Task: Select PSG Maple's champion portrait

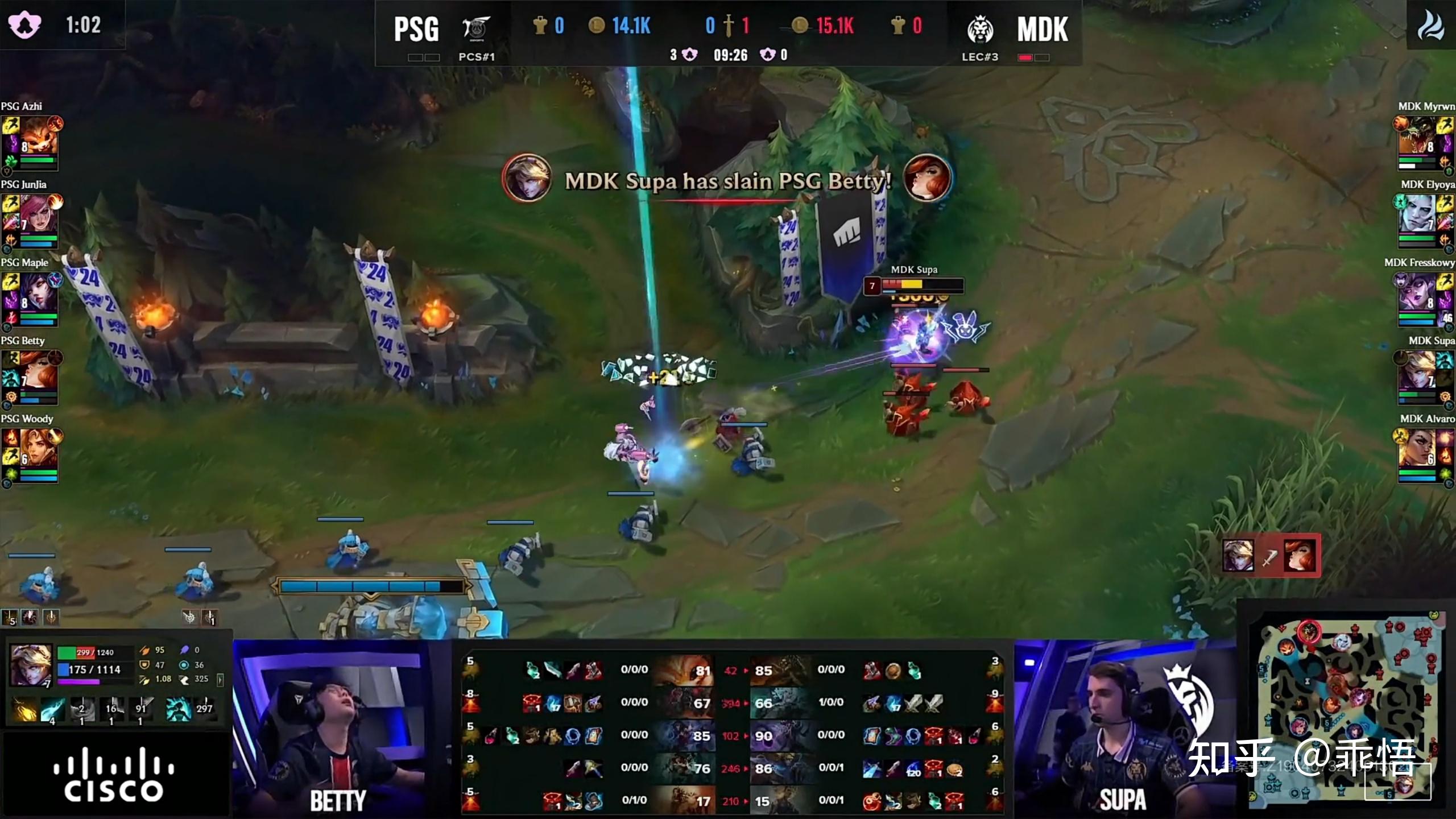Action: [39, 293]
